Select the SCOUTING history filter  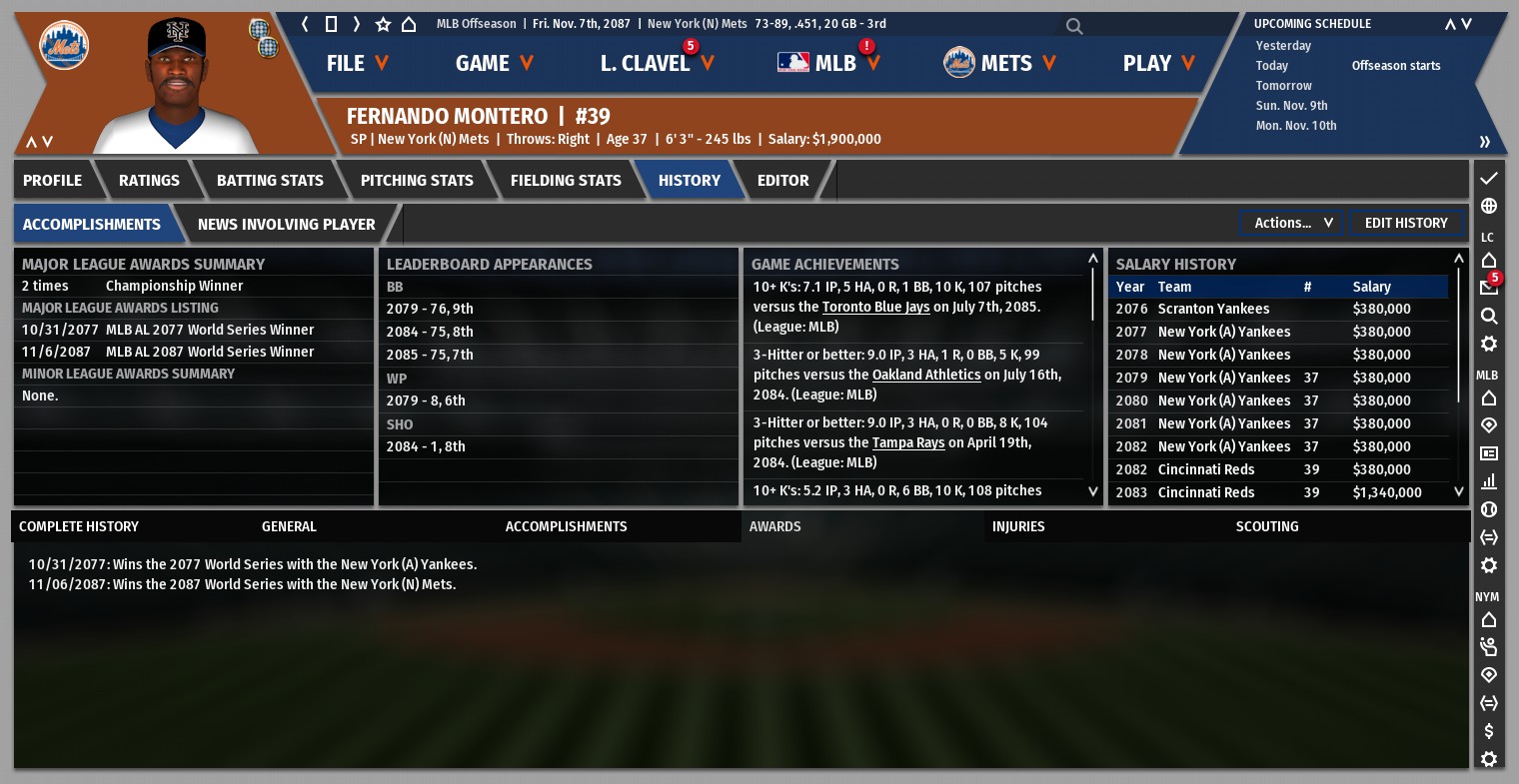(x=1267, y=526)
